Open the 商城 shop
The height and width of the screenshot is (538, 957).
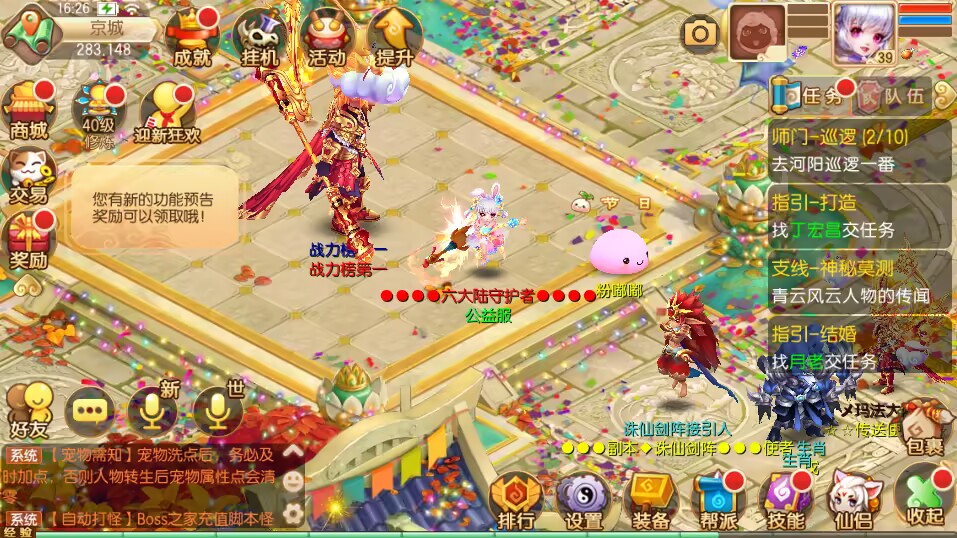point(29,110)
